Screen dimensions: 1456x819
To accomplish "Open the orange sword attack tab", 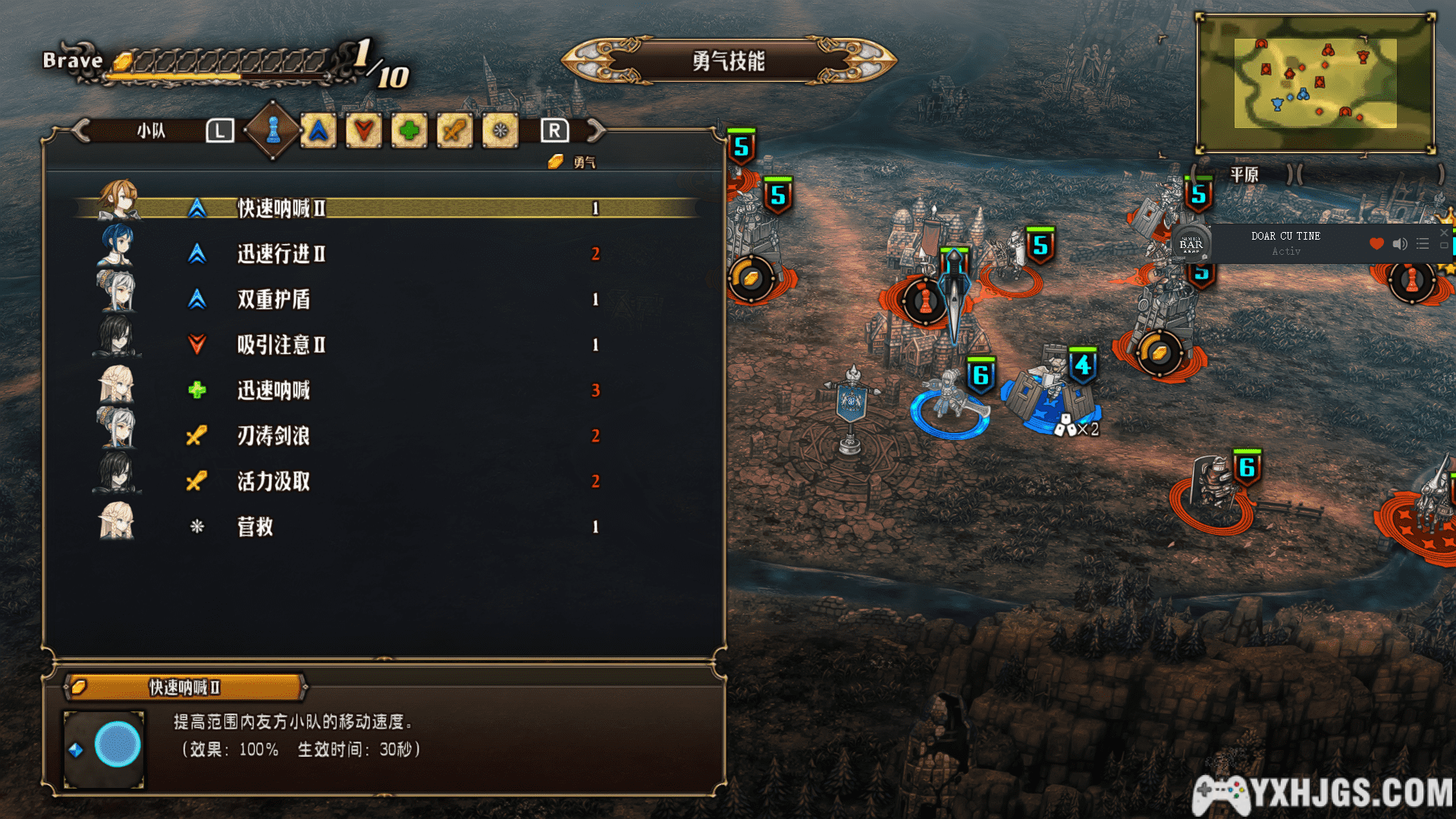I will click(455, 131).
